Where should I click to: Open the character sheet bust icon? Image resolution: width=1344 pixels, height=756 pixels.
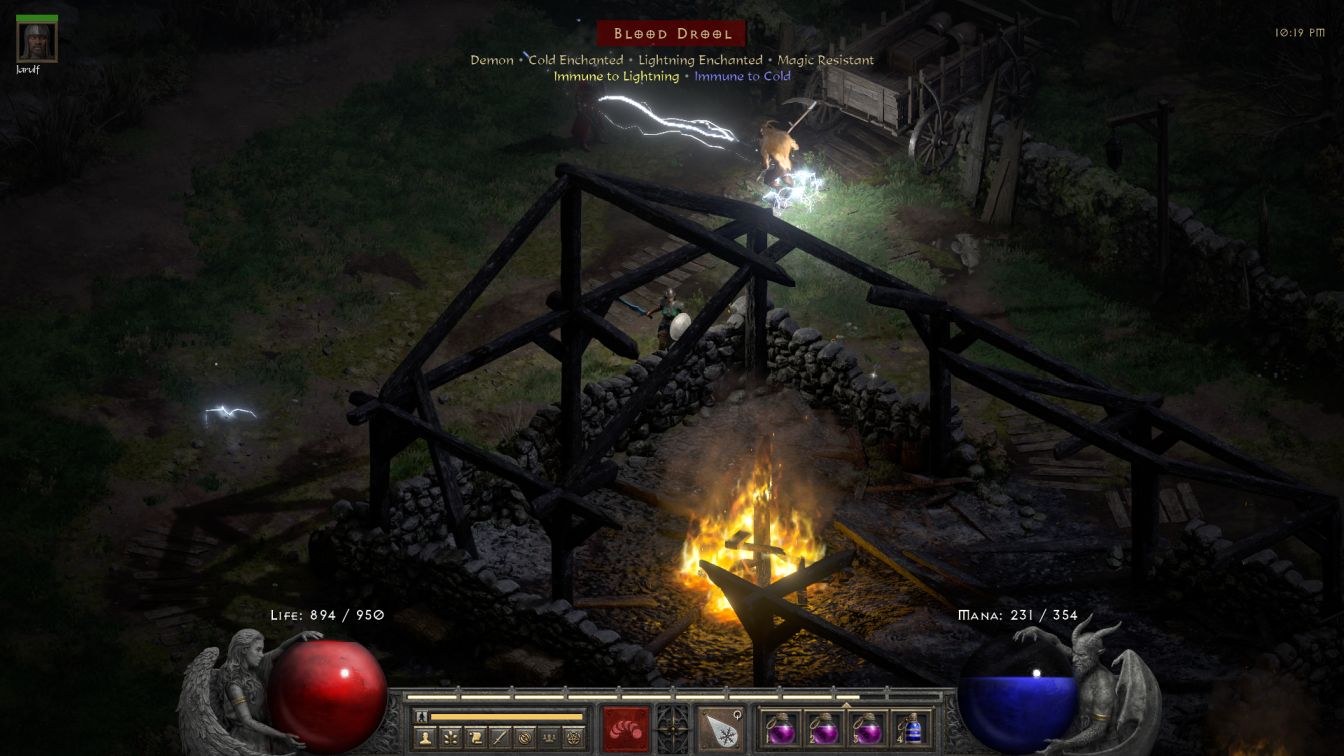[x=425, y=738]
